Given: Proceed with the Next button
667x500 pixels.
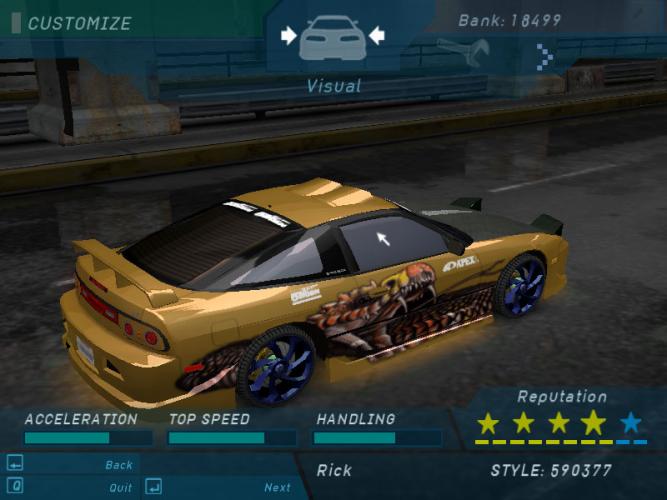Looking at the screenshot, I should click(x=277, y=488).
